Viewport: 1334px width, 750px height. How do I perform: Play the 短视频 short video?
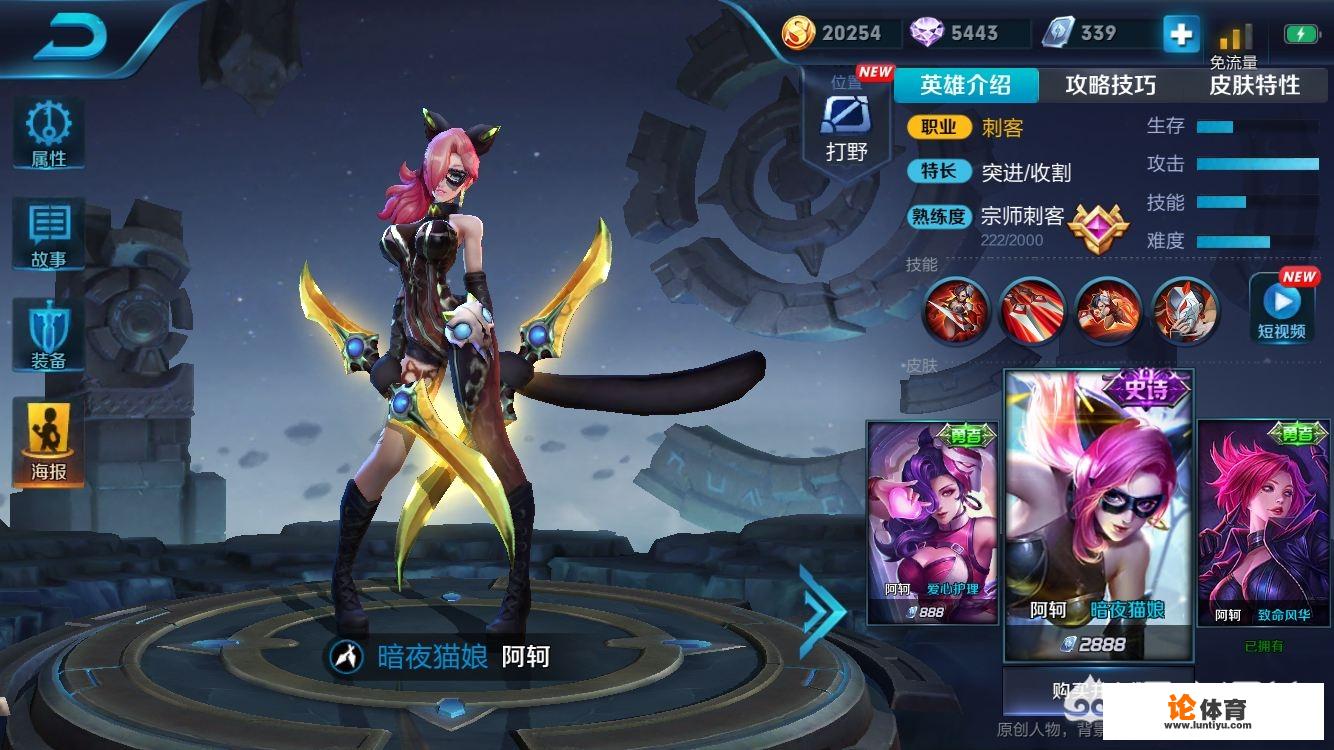[x=1282, y=305]
